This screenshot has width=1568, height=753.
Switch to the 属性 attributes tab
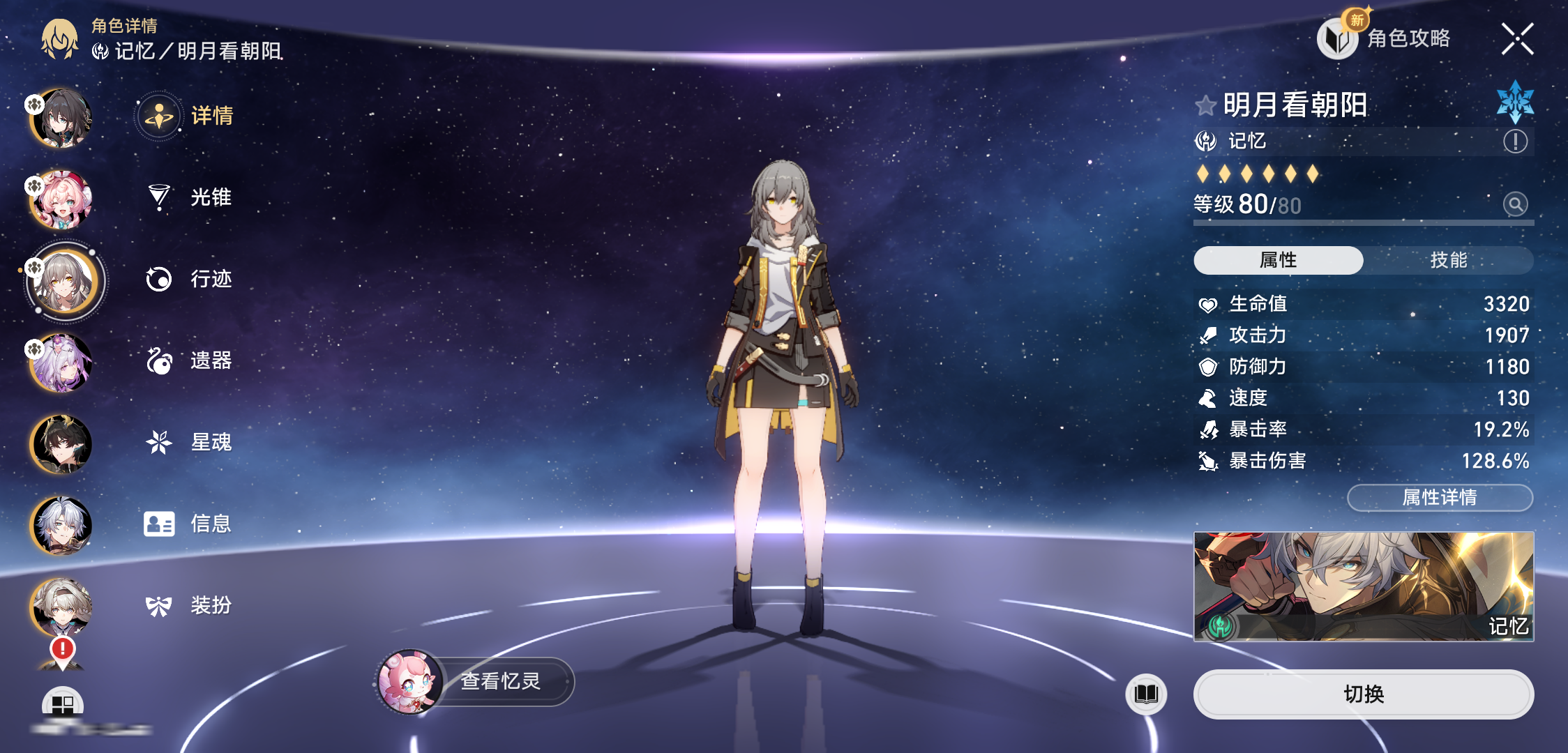click(1278, 260)
